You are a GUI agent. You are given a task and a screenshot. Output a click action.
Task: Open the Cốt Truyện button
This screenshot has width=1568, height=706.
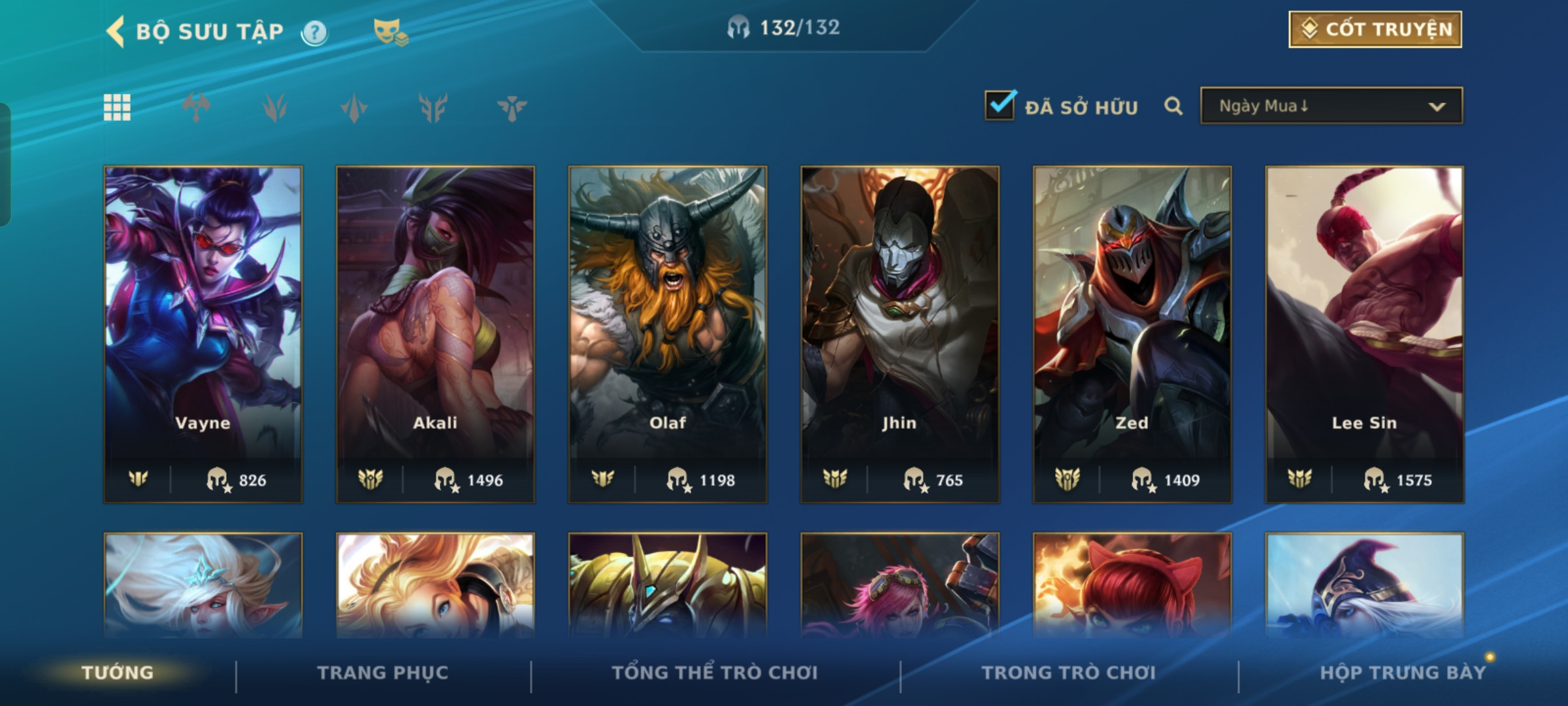[x=1375, y=29]
